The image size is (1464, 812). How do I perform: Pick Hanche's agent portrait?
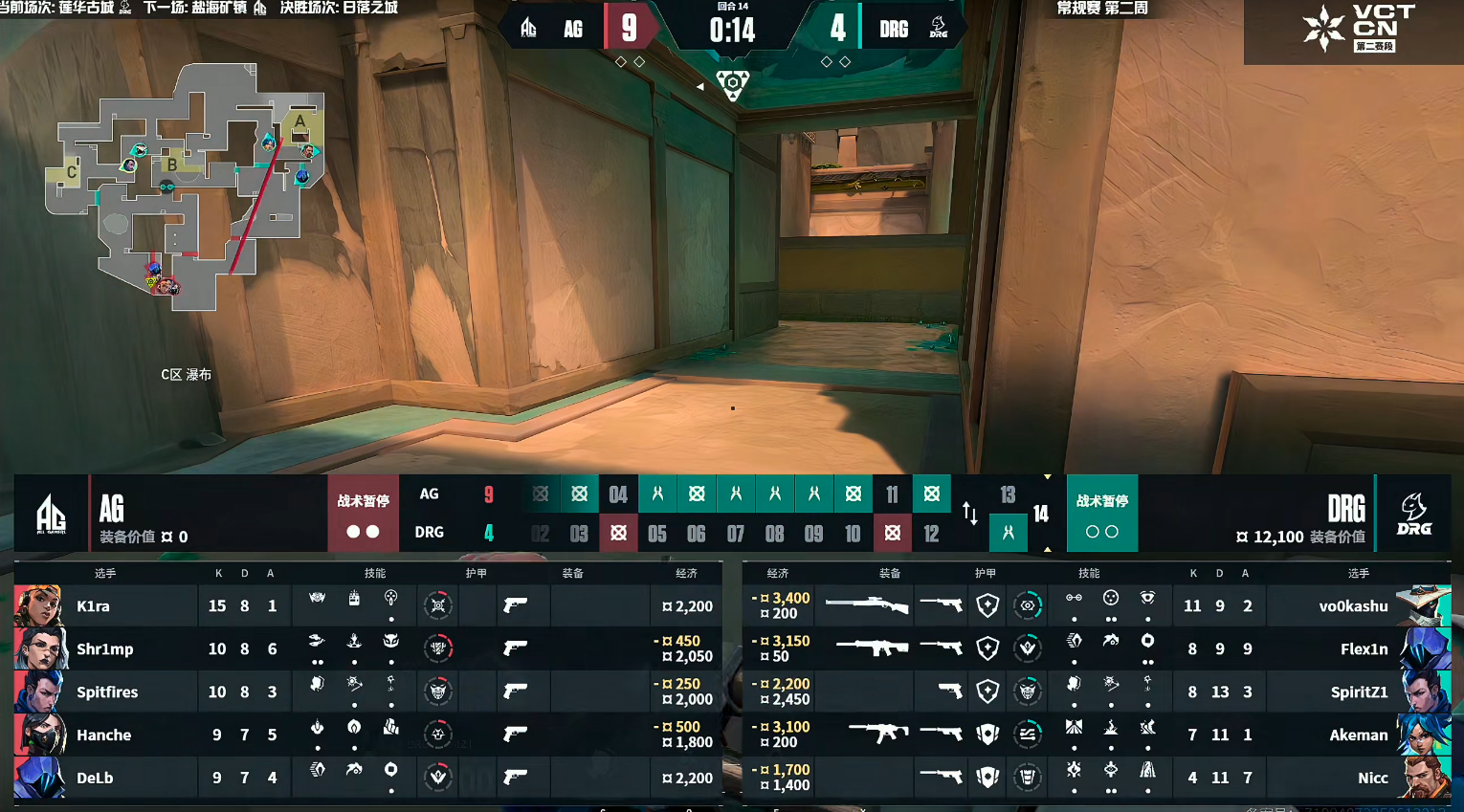[x=39, y=735]
